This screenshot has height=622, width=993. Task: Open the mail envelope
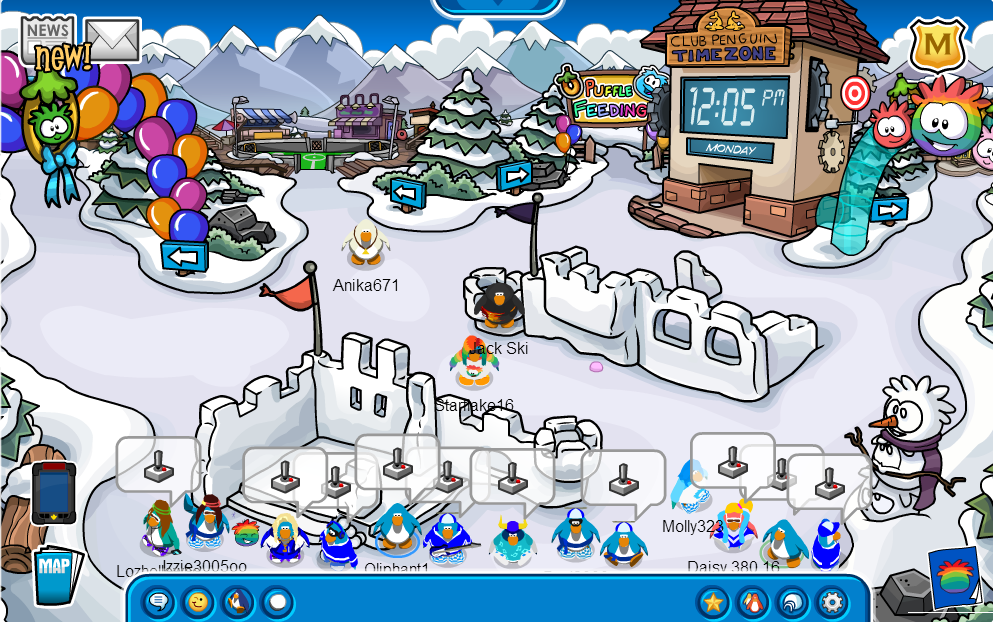[112, 39]
